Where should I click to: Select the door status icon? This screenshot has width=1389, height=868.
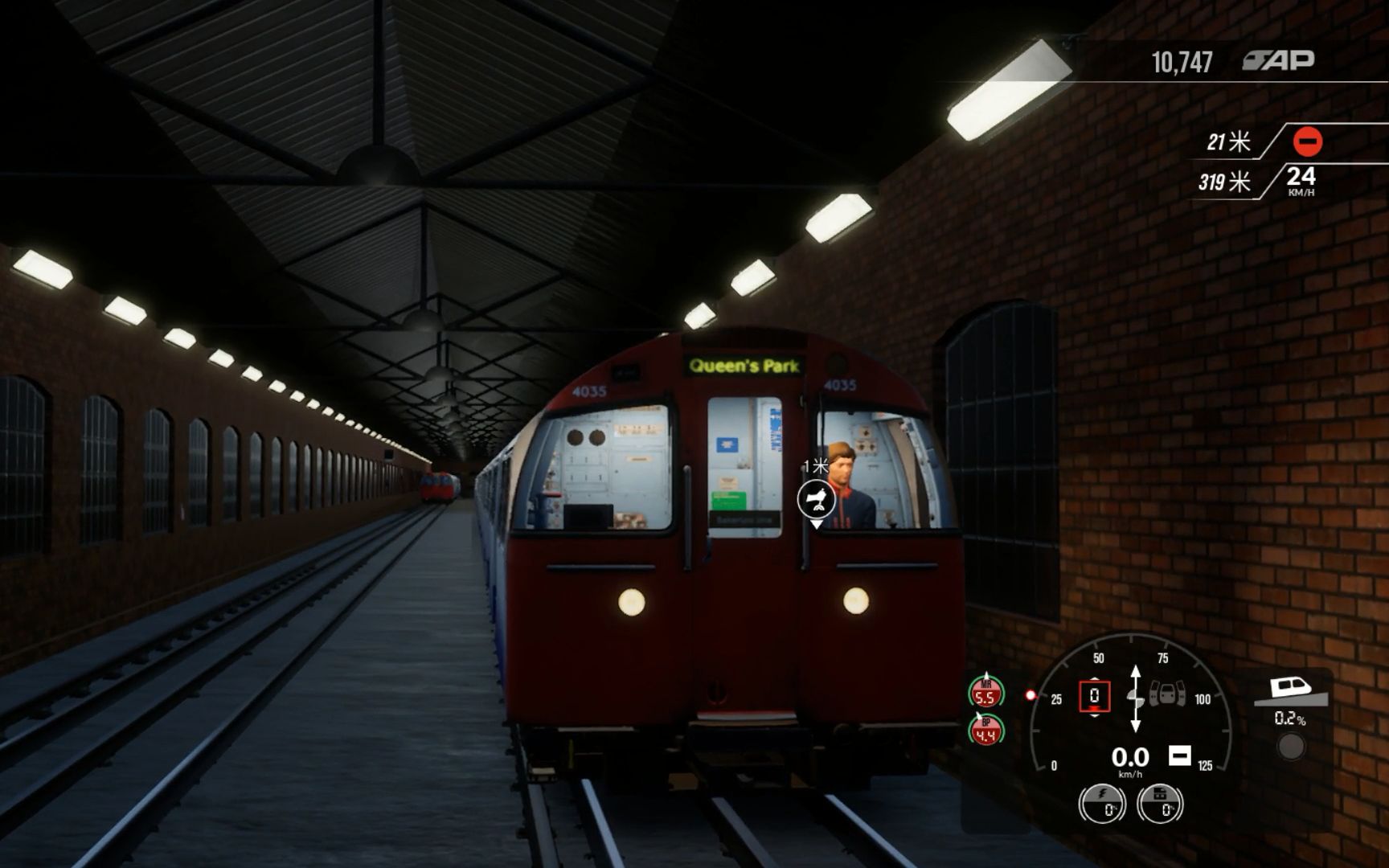pos(1167,693)
